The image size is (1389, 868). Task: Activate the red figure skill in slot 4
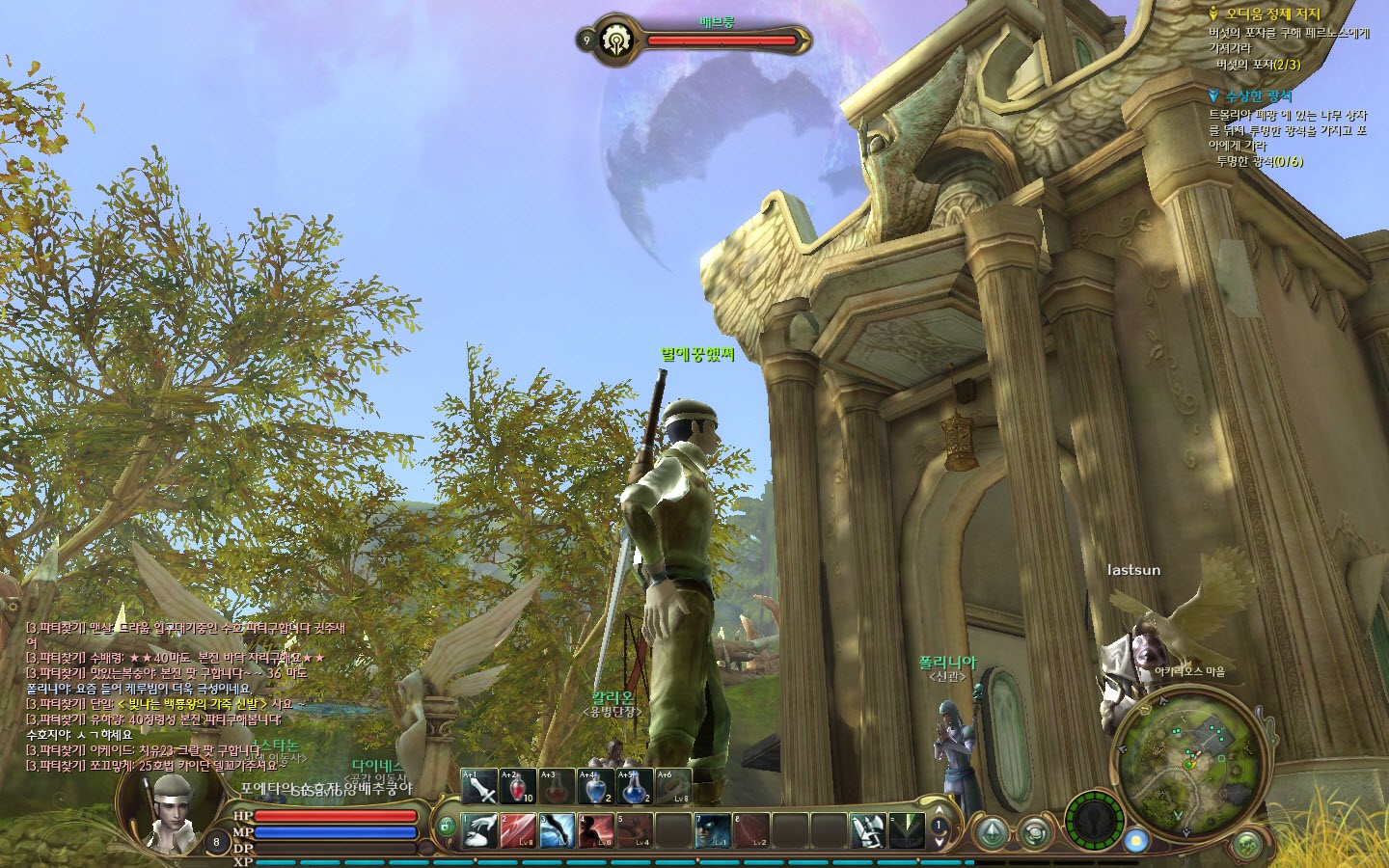[595, 830]
